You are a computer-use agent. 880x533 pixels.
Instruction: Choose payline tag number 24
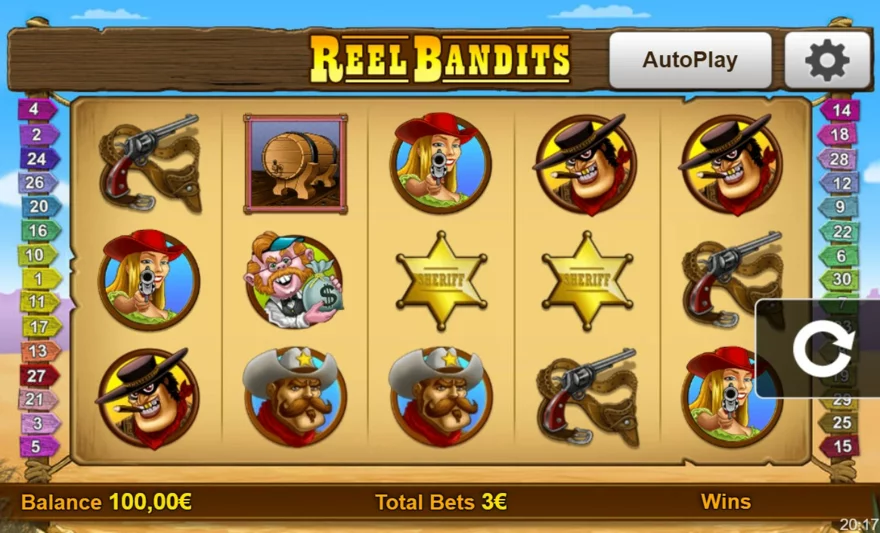(x=36, y=158)
